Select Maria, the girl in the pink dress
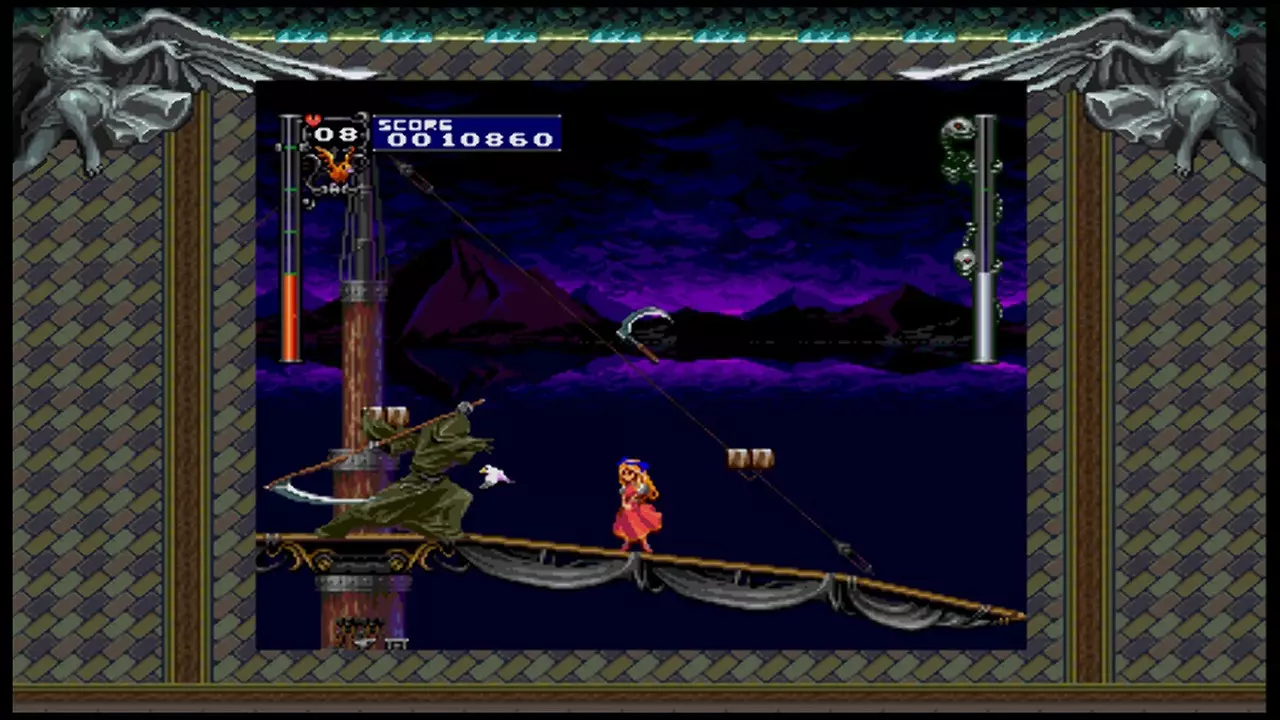The width and height of the screenshot is (1280, 720). (637, 500)
